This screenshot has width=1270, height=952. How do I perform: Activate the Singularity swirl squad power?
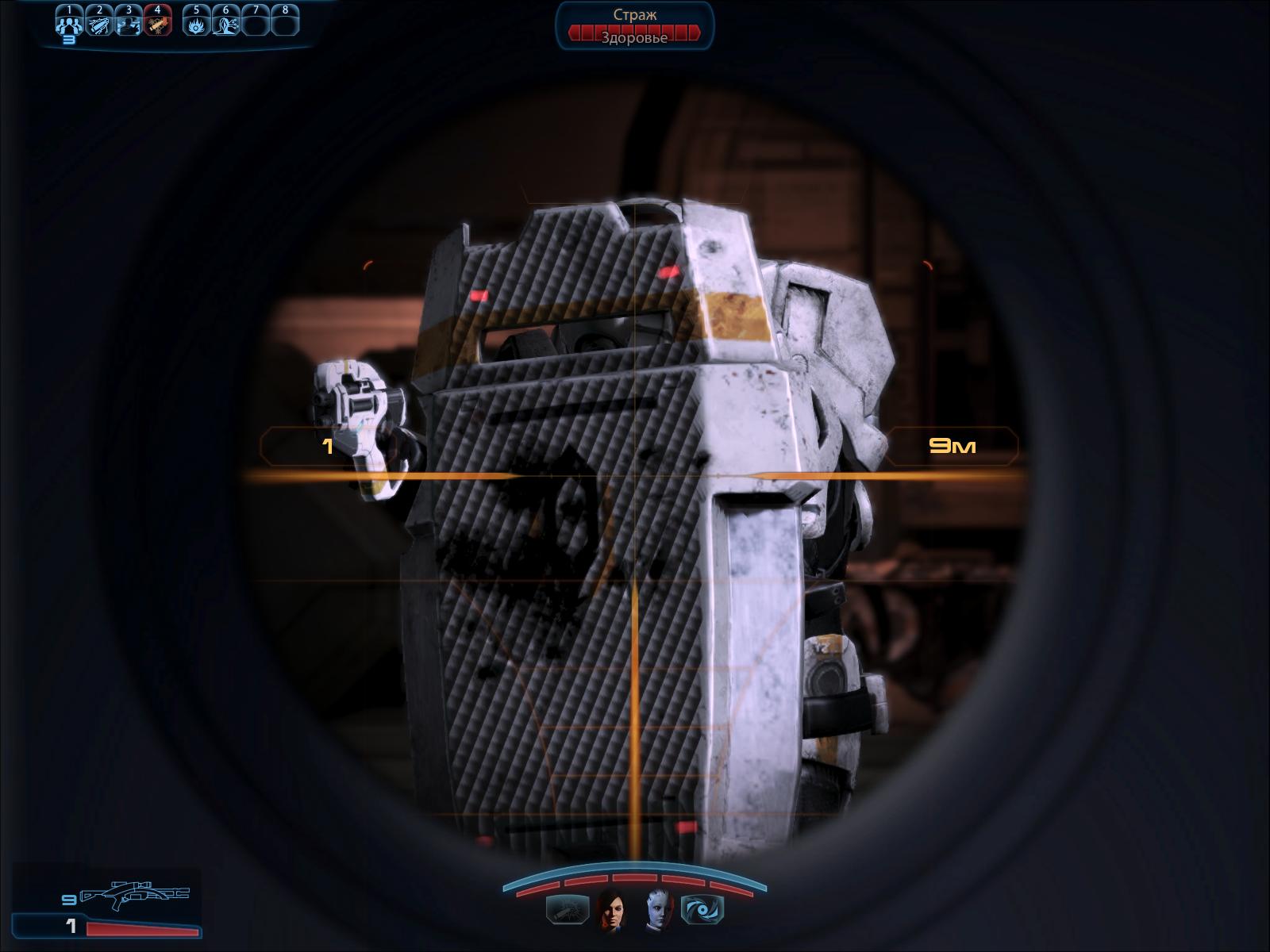pyautogui.click(x=702, y=909)
